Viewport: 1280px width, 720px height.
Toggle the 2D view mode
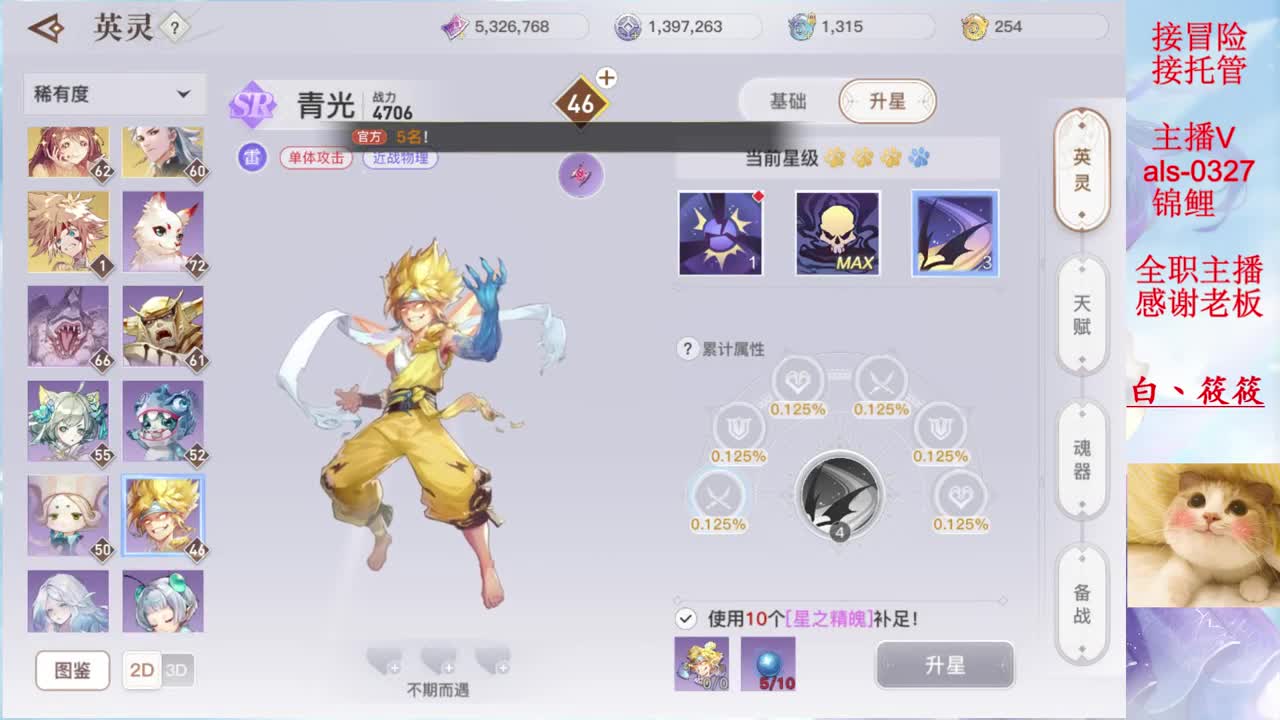[141, 671]
